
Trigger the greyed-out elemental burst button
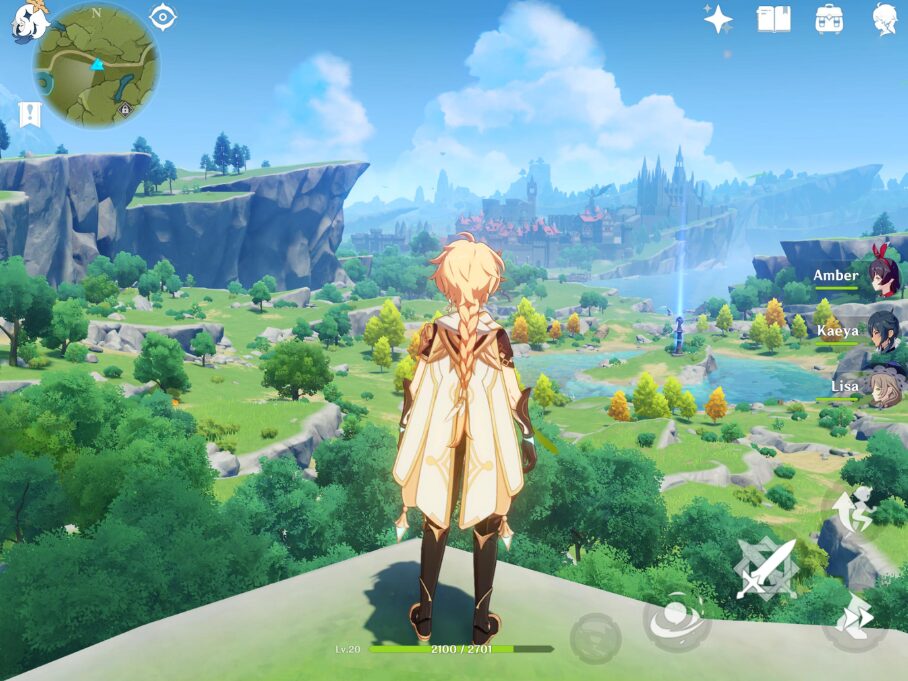click(x=595, y=637)
